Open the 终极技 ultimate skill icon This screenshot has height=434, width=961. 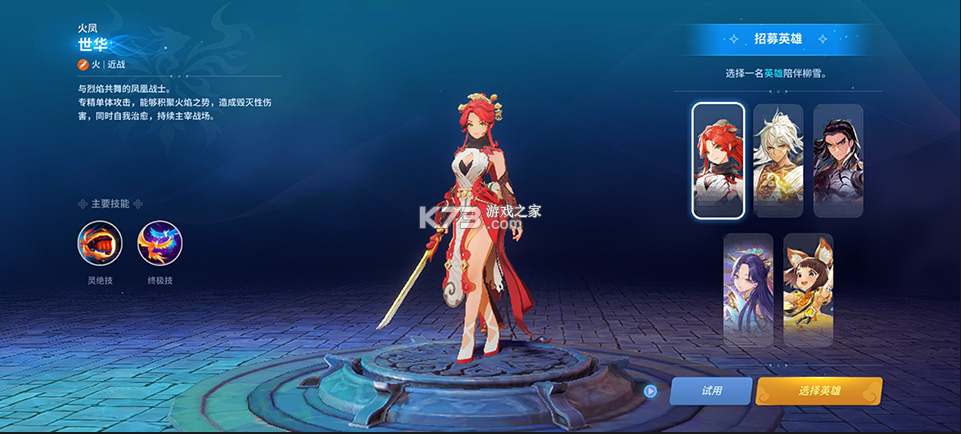(x=159, y=243)
